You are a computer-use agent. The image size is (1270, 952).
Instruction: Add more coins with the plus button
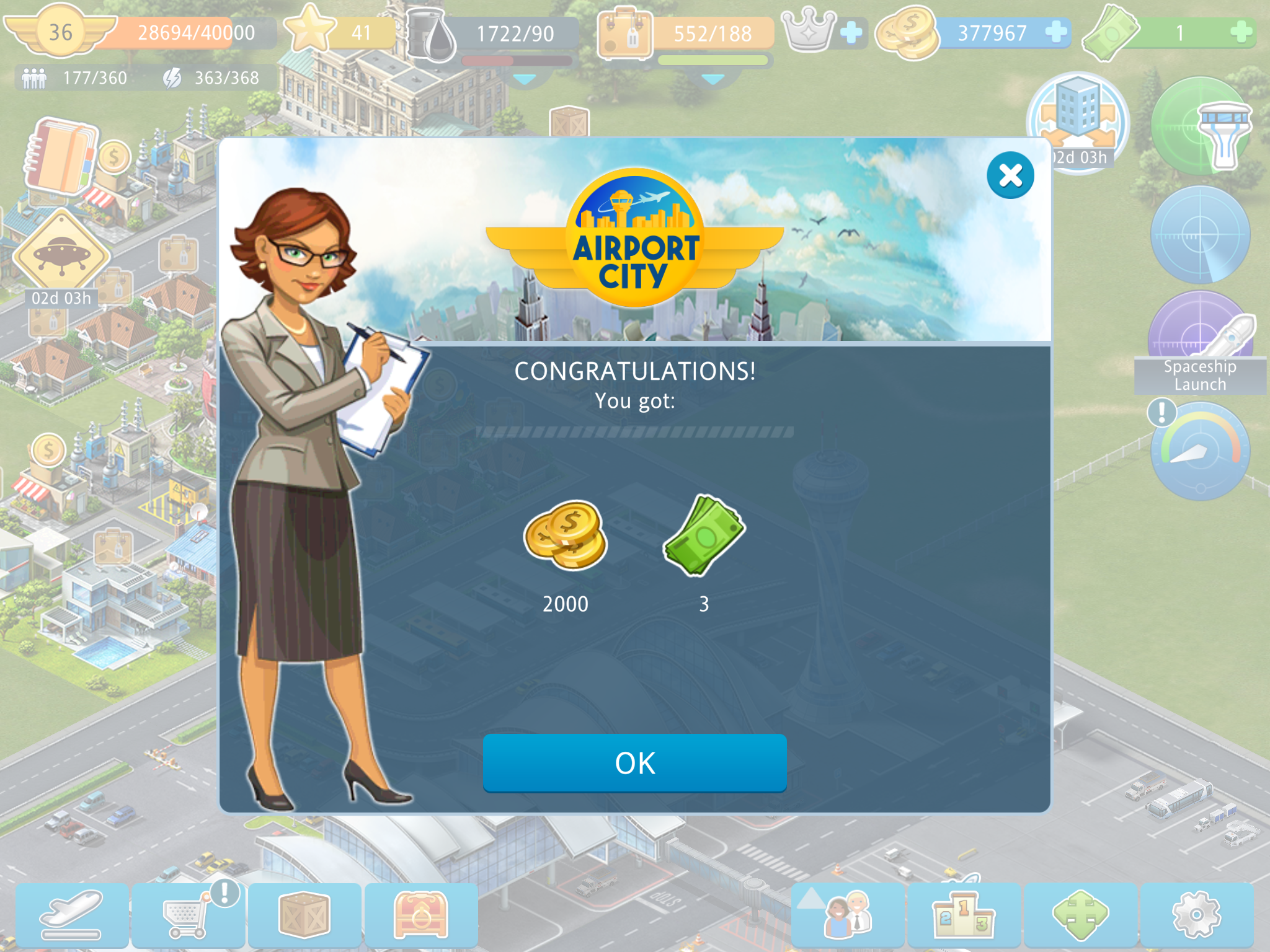pos(1055,32)
